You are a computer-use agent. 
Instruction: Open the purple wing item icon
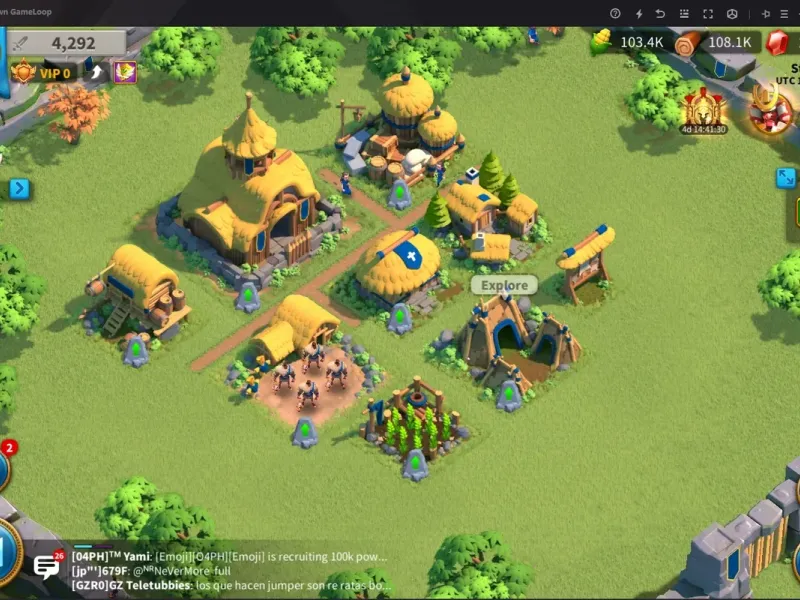coord(125,72)
